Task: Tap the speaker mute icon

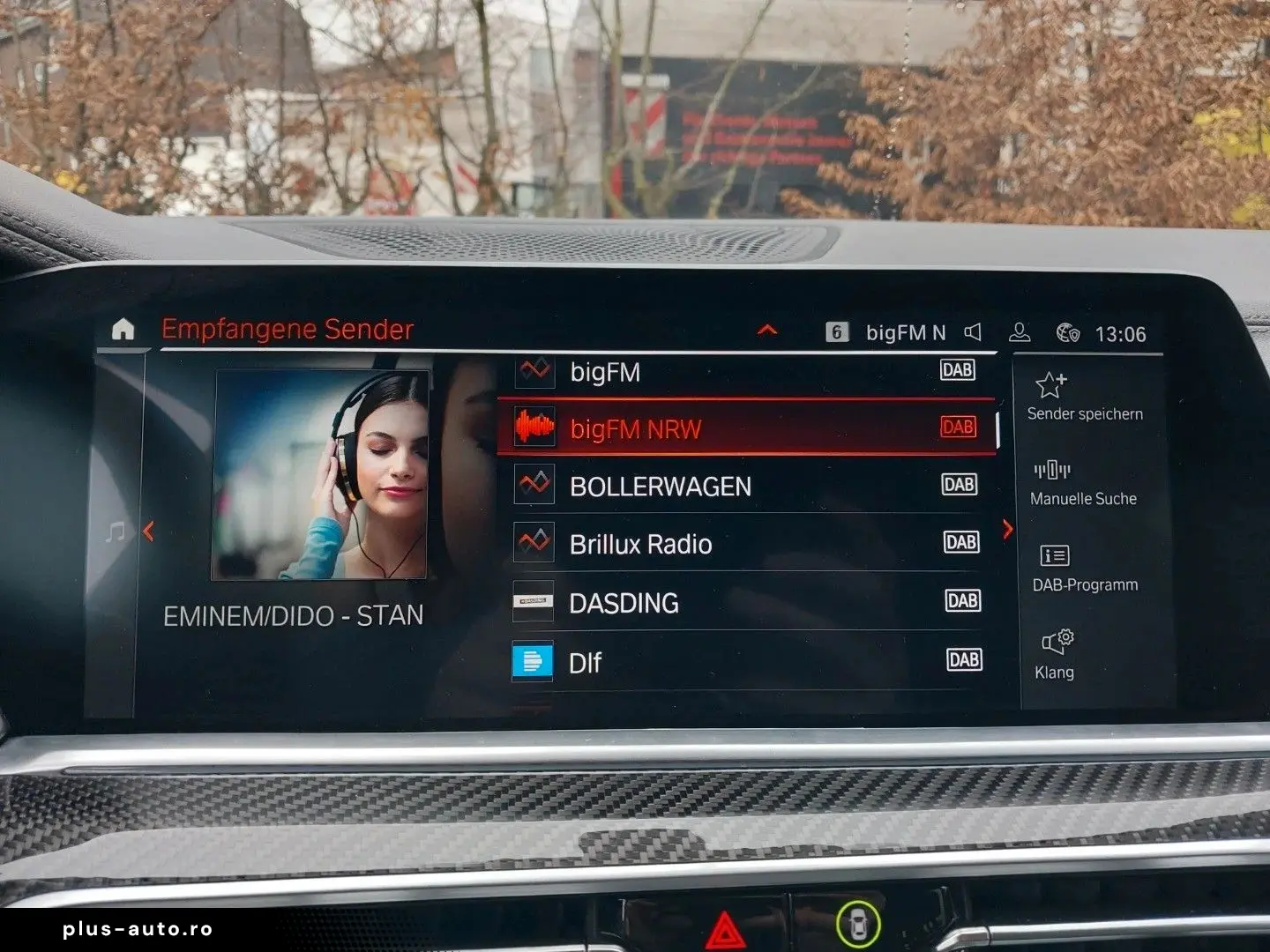Action: coord(973,332)
